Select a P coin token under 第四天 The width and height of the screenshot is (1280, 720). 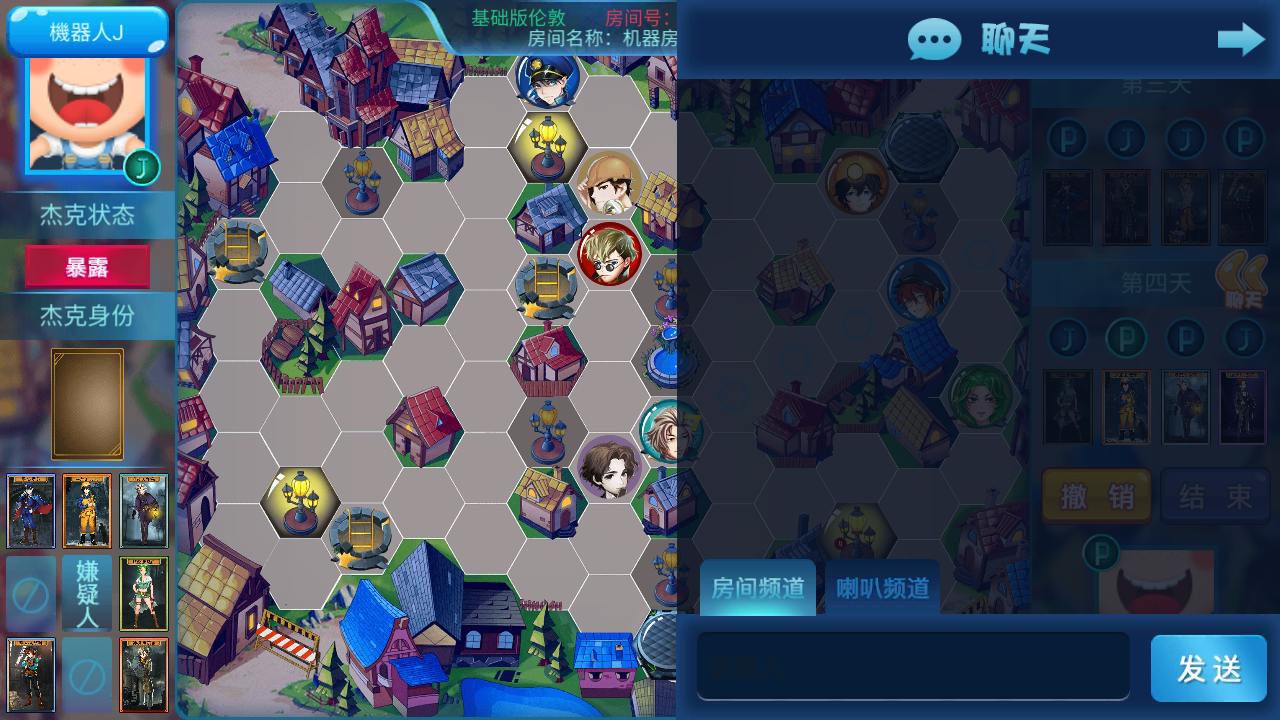click(x=1125, y=338)
